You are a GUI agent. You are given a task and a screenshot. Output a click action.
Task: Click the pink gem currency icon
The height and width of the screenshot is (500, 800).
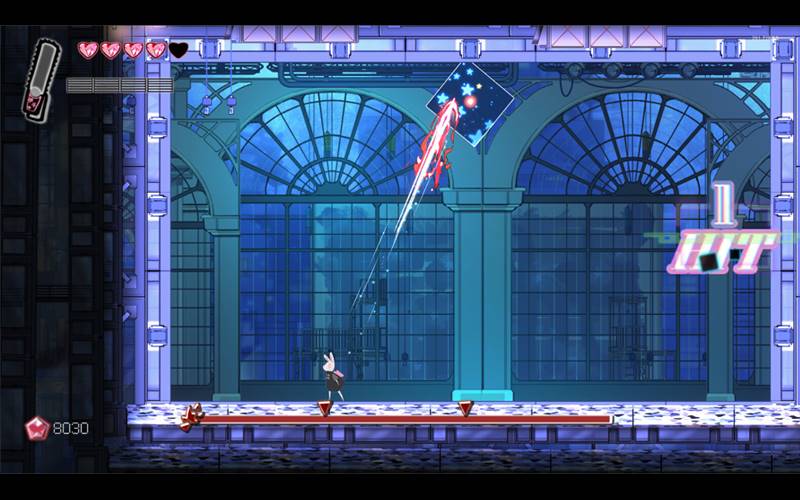pyautogui.click(x=37, y=428)
